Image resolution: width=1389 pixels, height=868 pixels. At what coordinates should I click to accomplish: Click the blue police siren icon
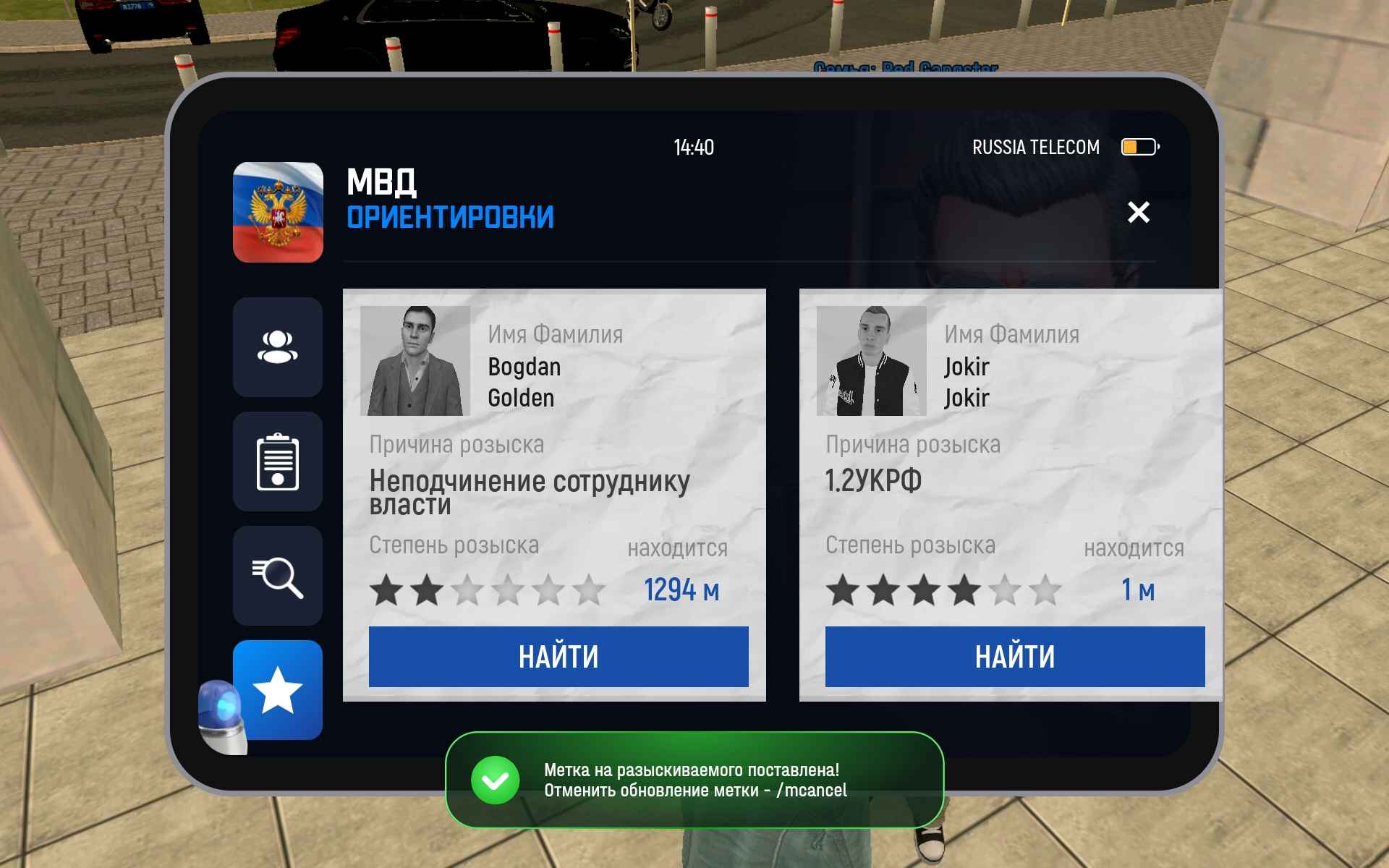[221, 716]
